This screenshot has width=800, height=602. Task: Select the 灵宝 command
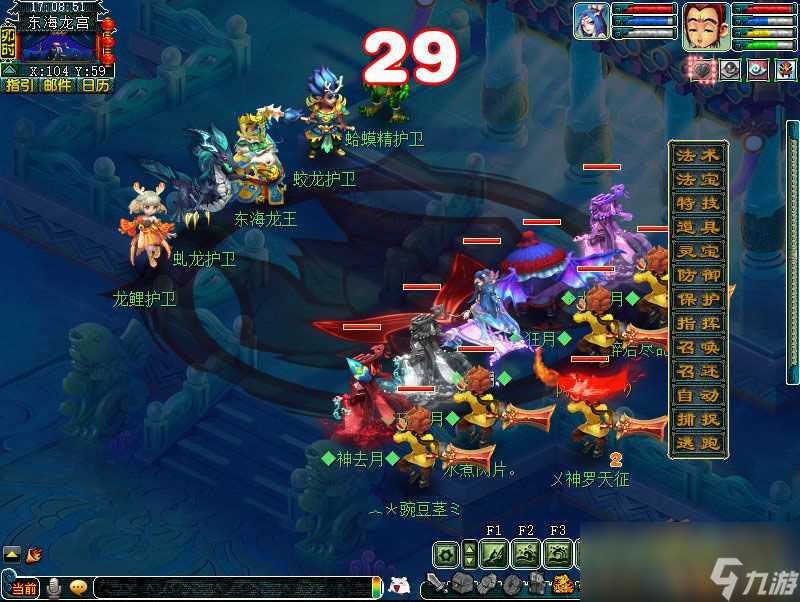point(698,252)
